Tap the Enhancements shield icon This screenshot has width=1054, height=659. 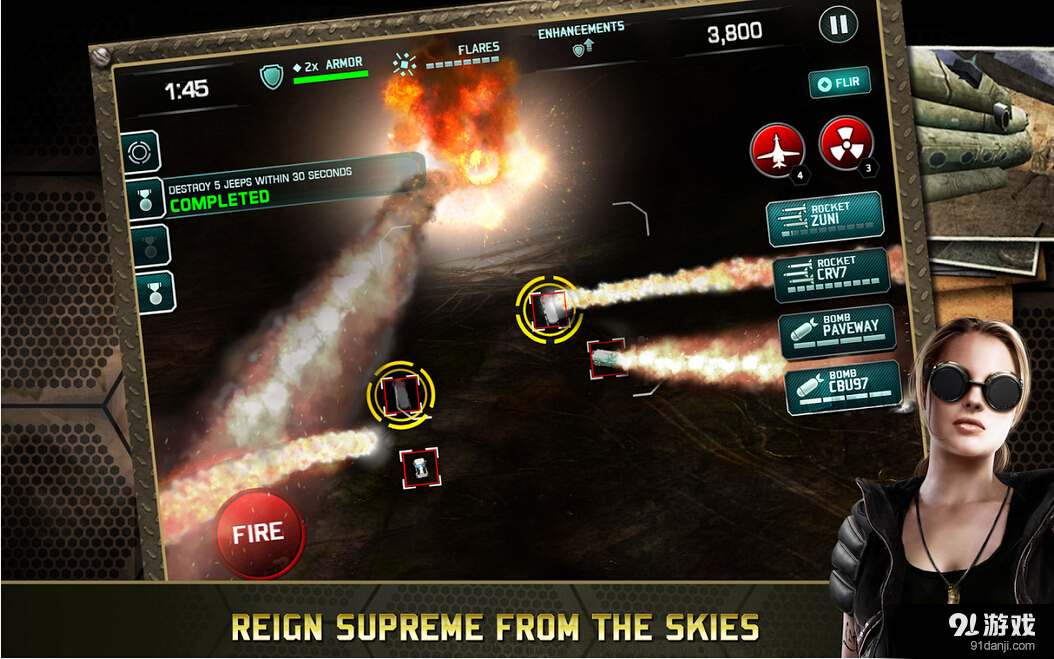click(x=581, y=50)
